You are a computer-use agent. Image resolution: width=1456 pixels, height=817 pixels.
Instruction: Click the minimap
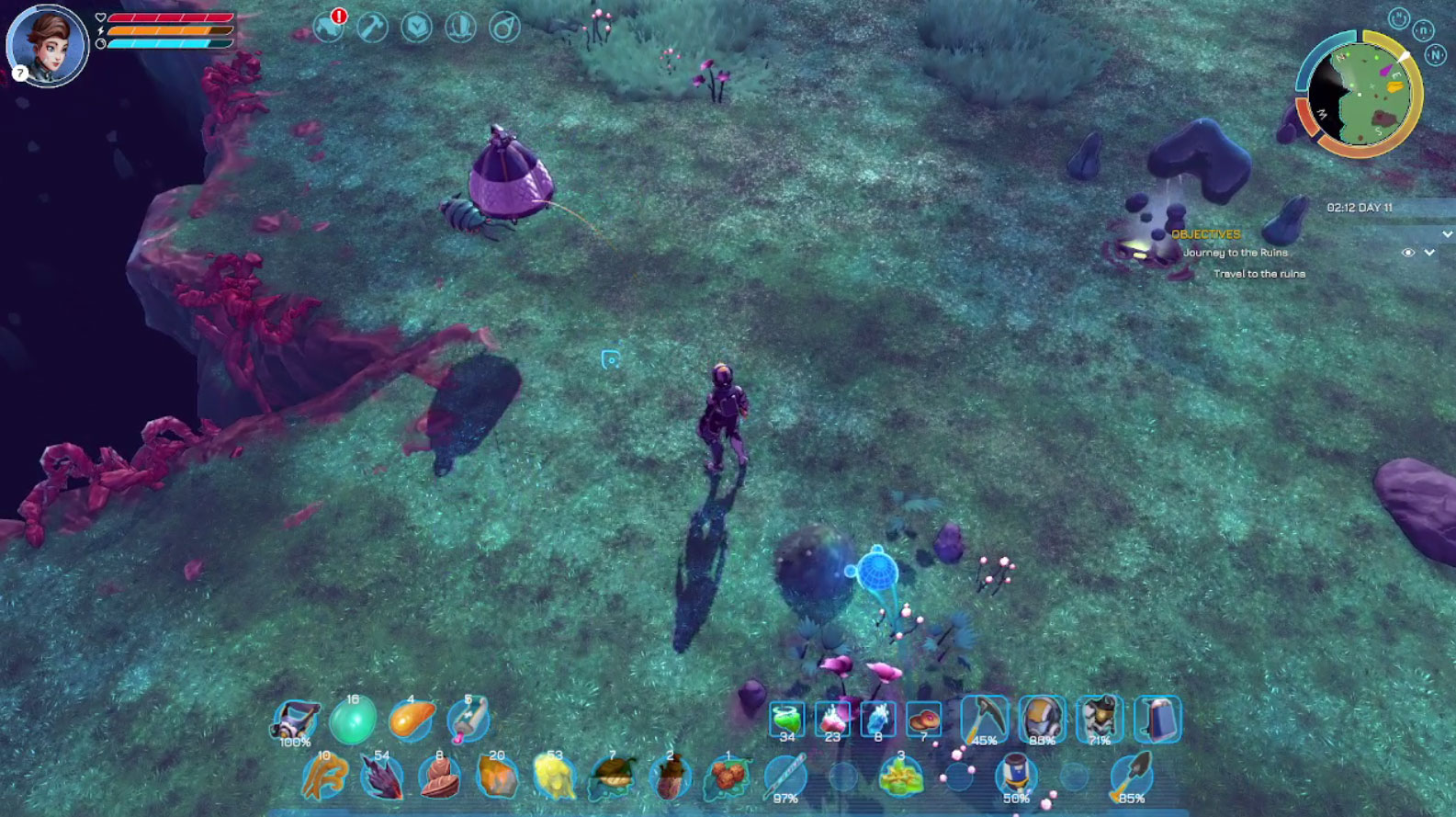pos(1359,94)
